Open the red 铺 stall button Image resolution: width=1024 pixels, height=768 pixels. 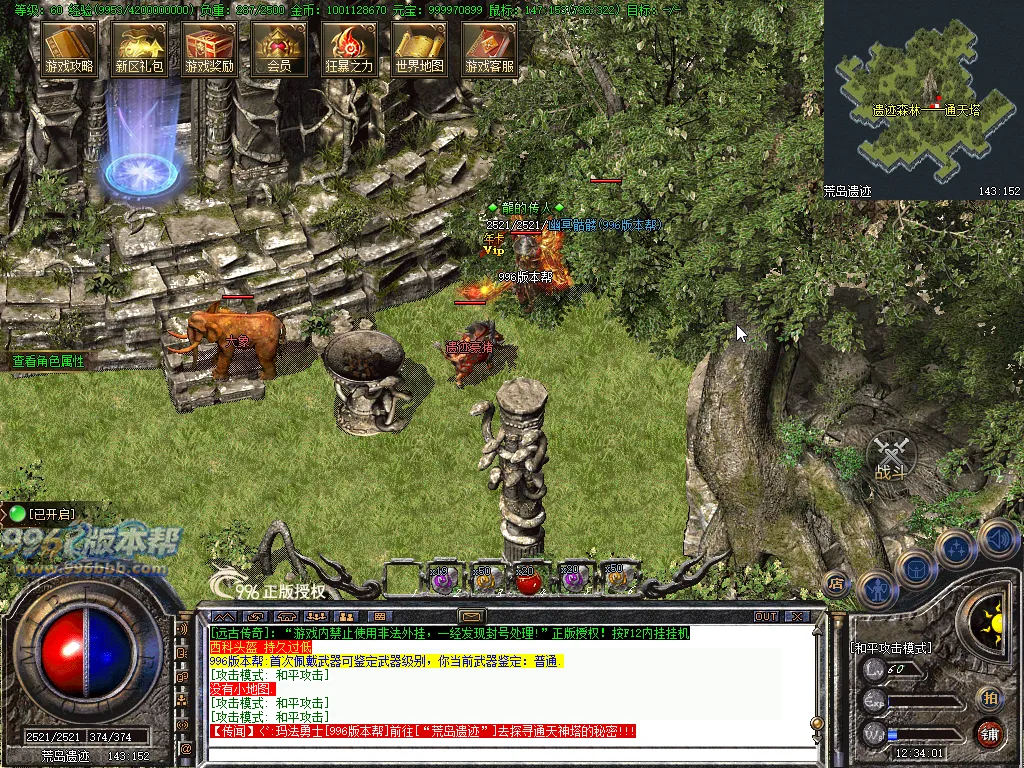click(x=990, y=733)
